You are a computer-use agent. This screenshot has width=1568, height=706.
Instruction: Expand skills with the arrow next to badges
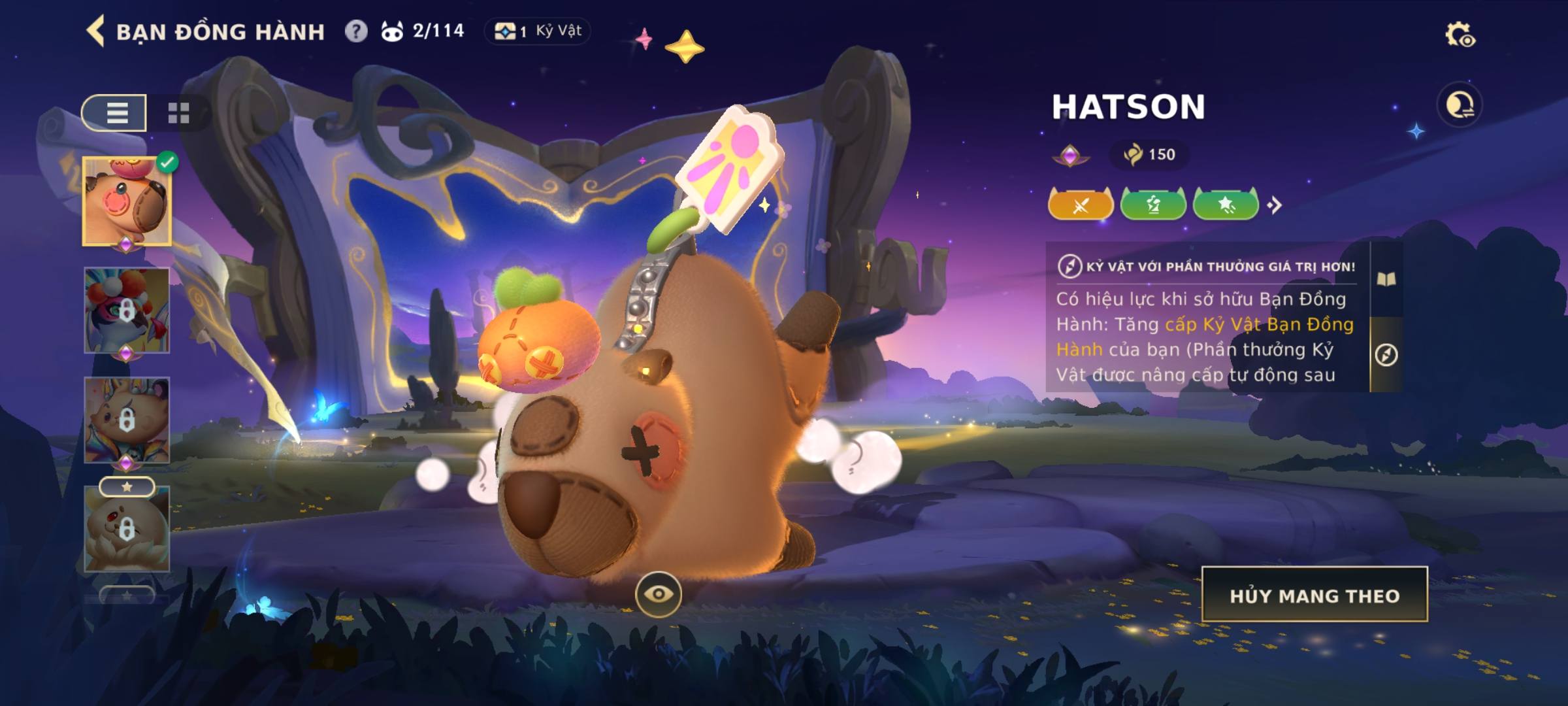[x=1274, y=205]
